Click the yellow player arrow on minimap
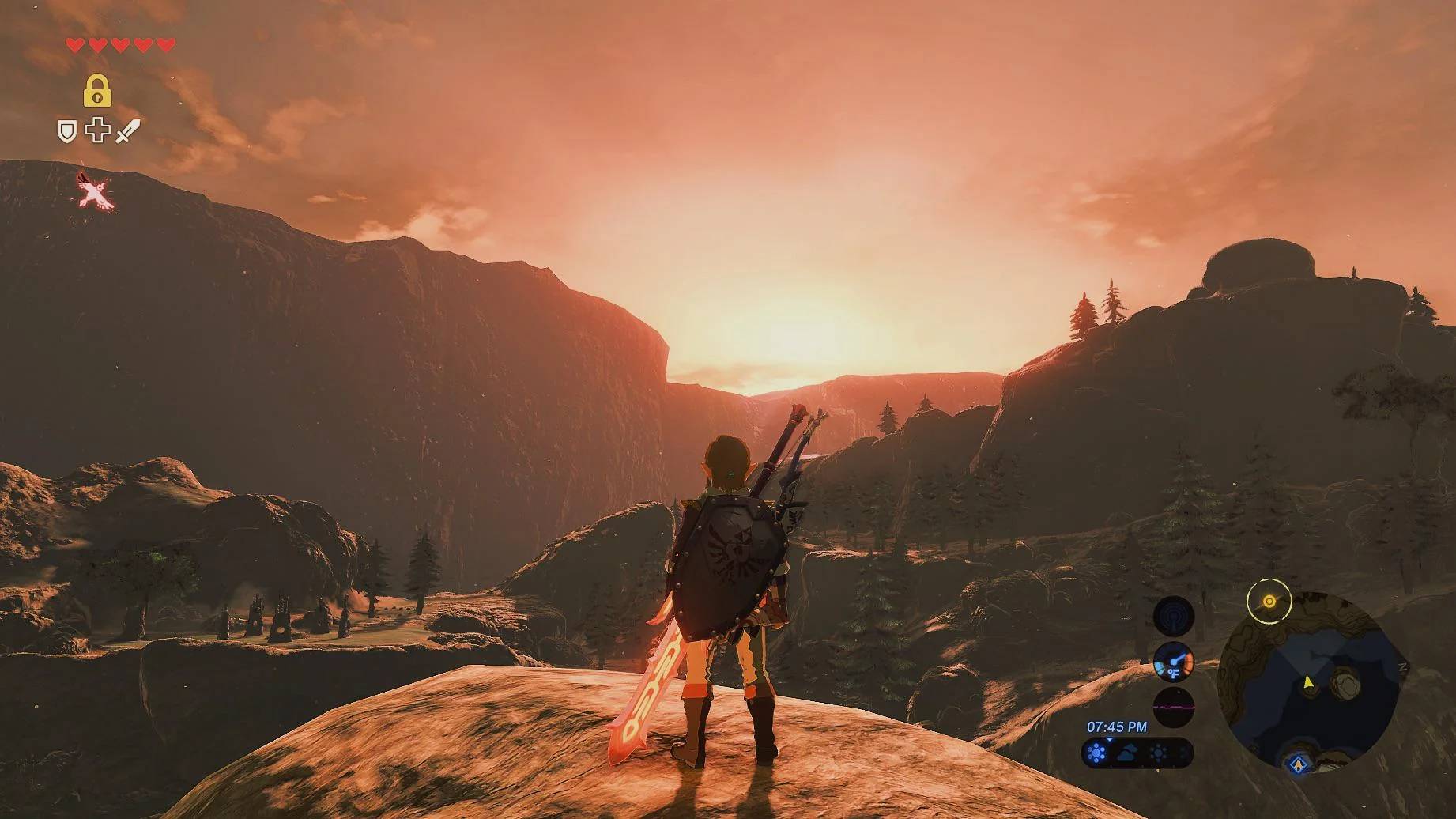This screenshot has height=819, width=1456. [1308, 681]
